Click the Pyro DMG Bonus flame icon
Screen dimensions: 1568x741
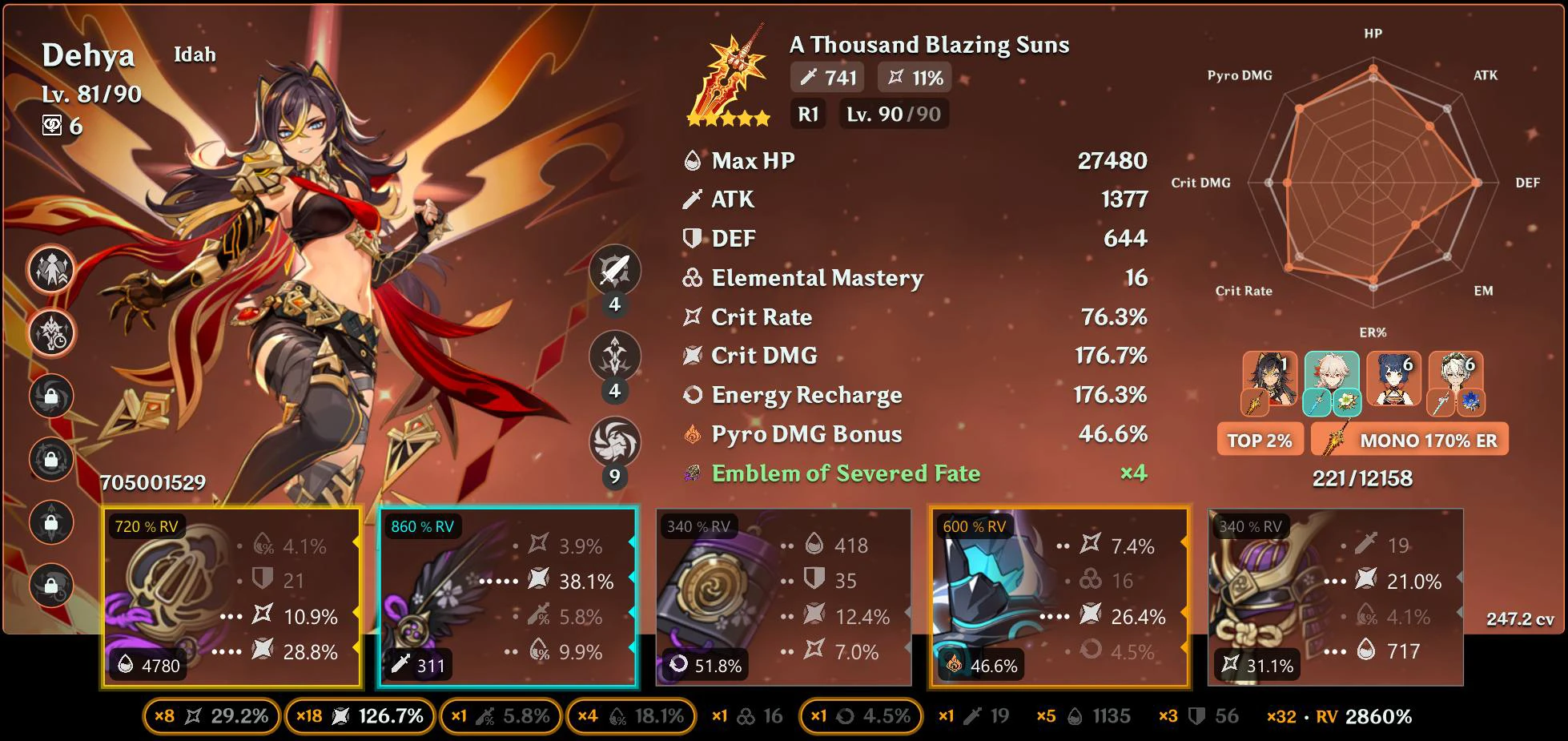pos(690,435)
